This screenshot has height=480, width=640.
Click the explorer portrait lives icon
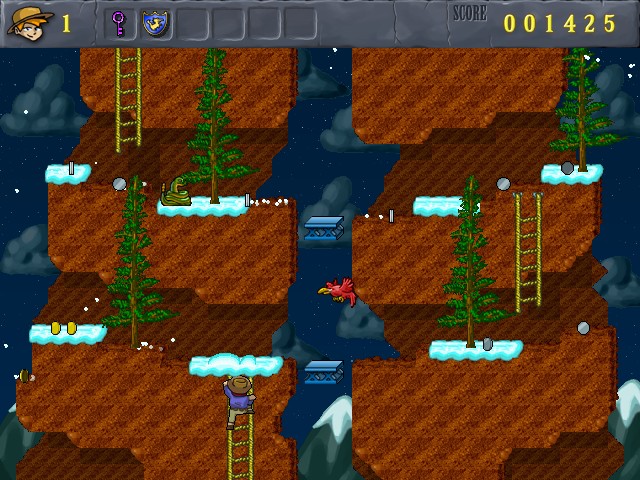[x=28, y=22]
